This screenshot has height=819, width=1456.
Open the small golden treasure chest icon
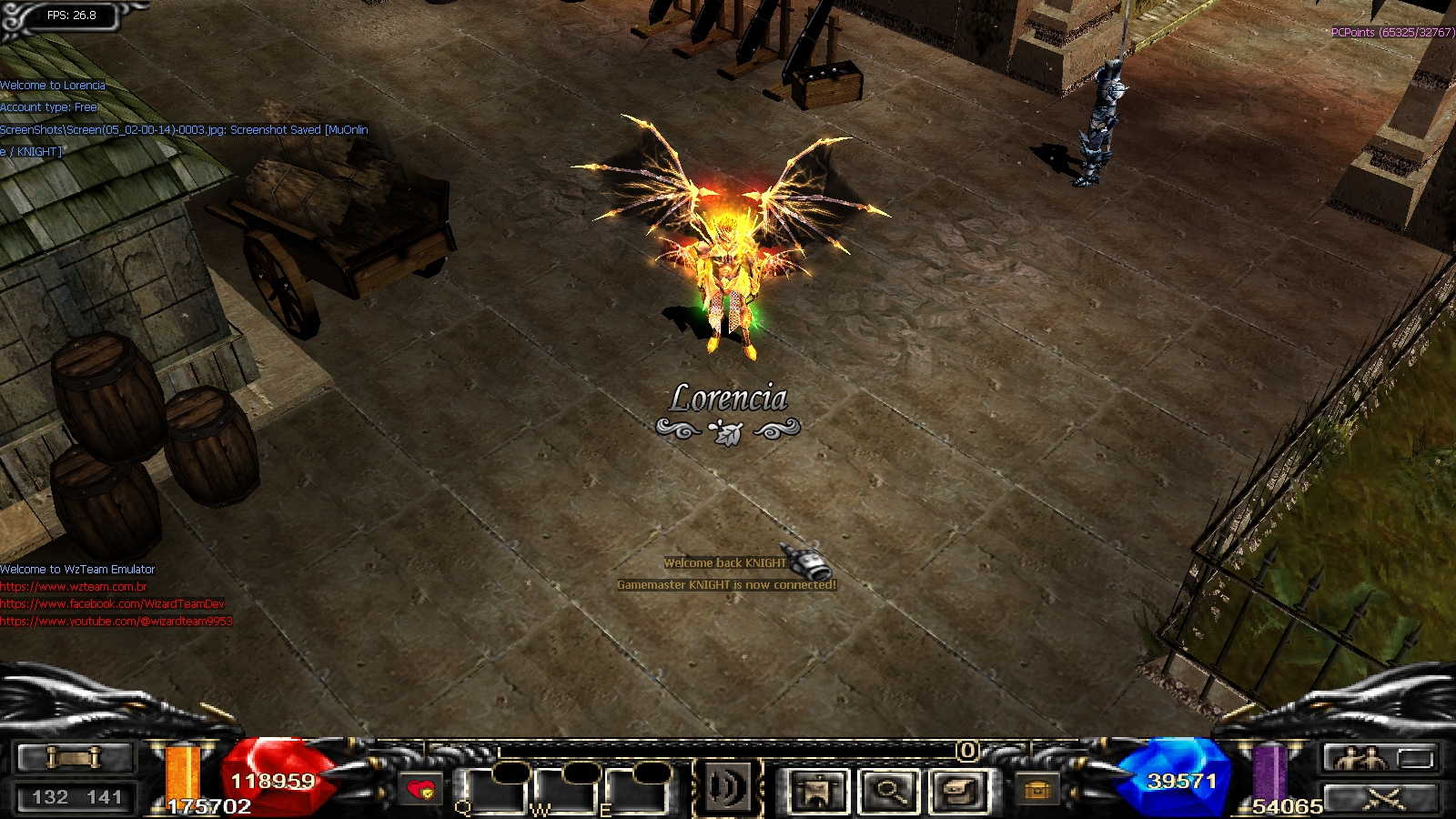pos(1036,790)
